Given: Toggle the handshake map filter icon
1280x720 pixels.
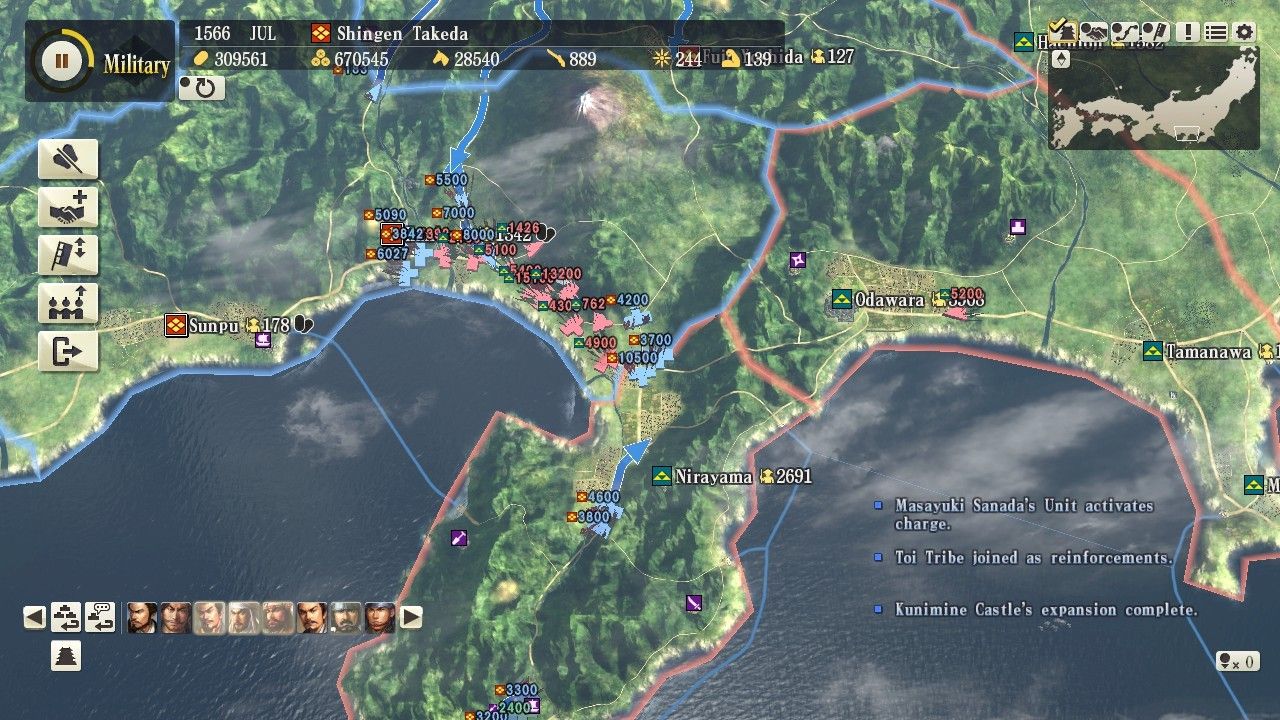Looking at the screenshot, I should 1094,32.
